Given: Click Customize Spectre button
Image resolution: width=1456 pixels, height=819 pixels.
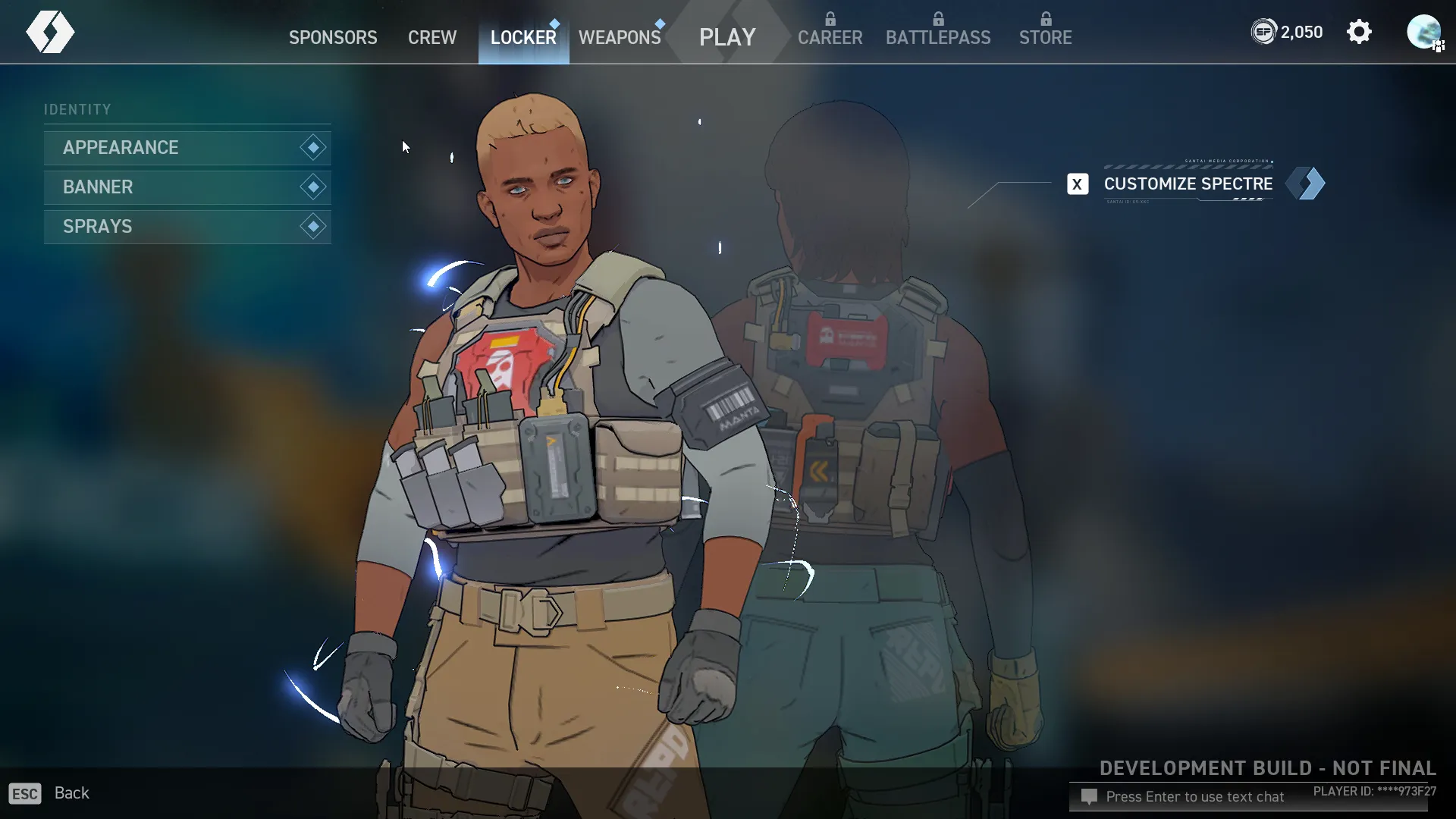Looking at the screenshot, I should (x=1188, y=184).
